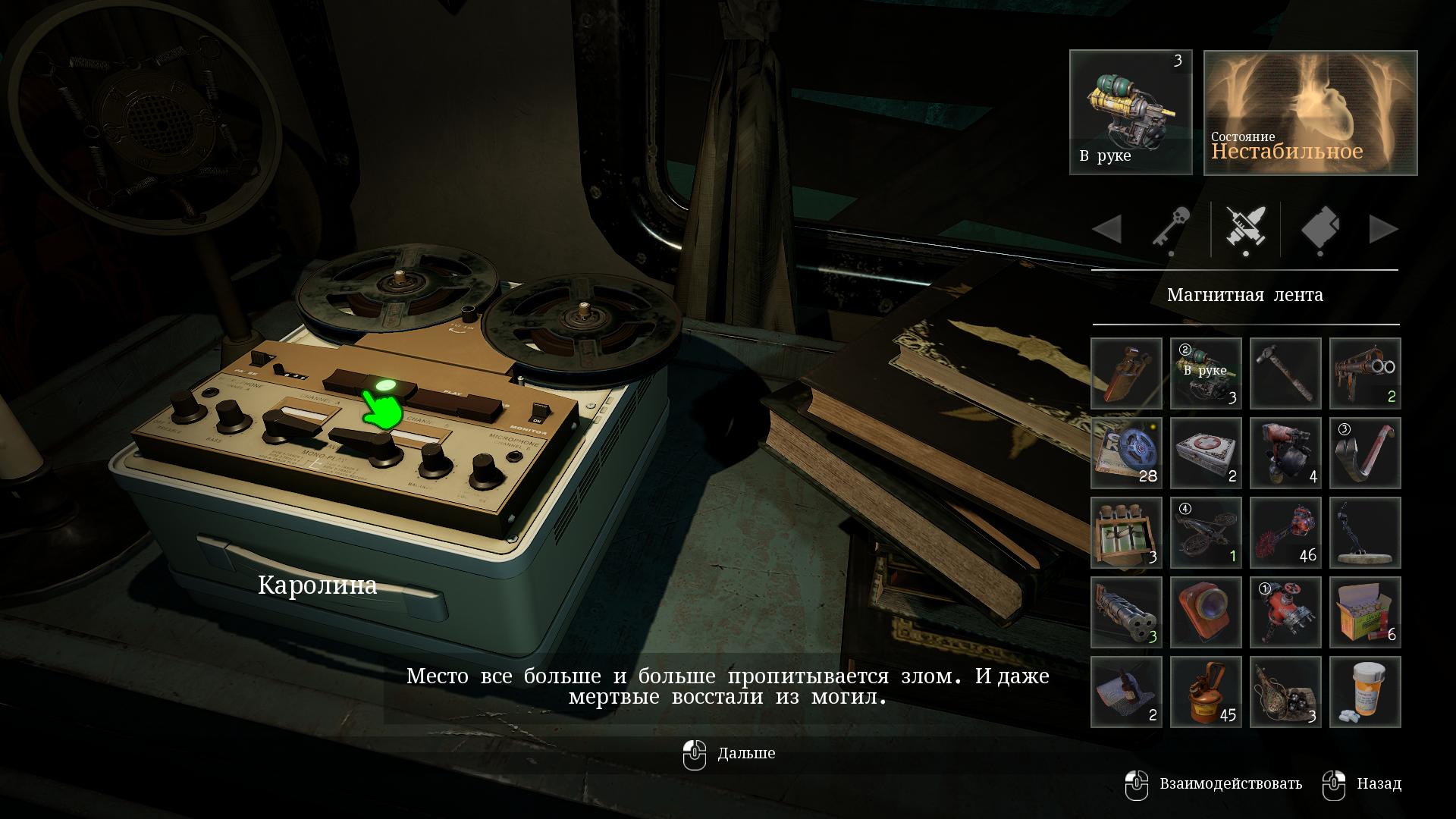Choose the first aid kit slot
Image resolution: width=1456 pixels, height=819 pixels.
click(x=1206, y=453)
